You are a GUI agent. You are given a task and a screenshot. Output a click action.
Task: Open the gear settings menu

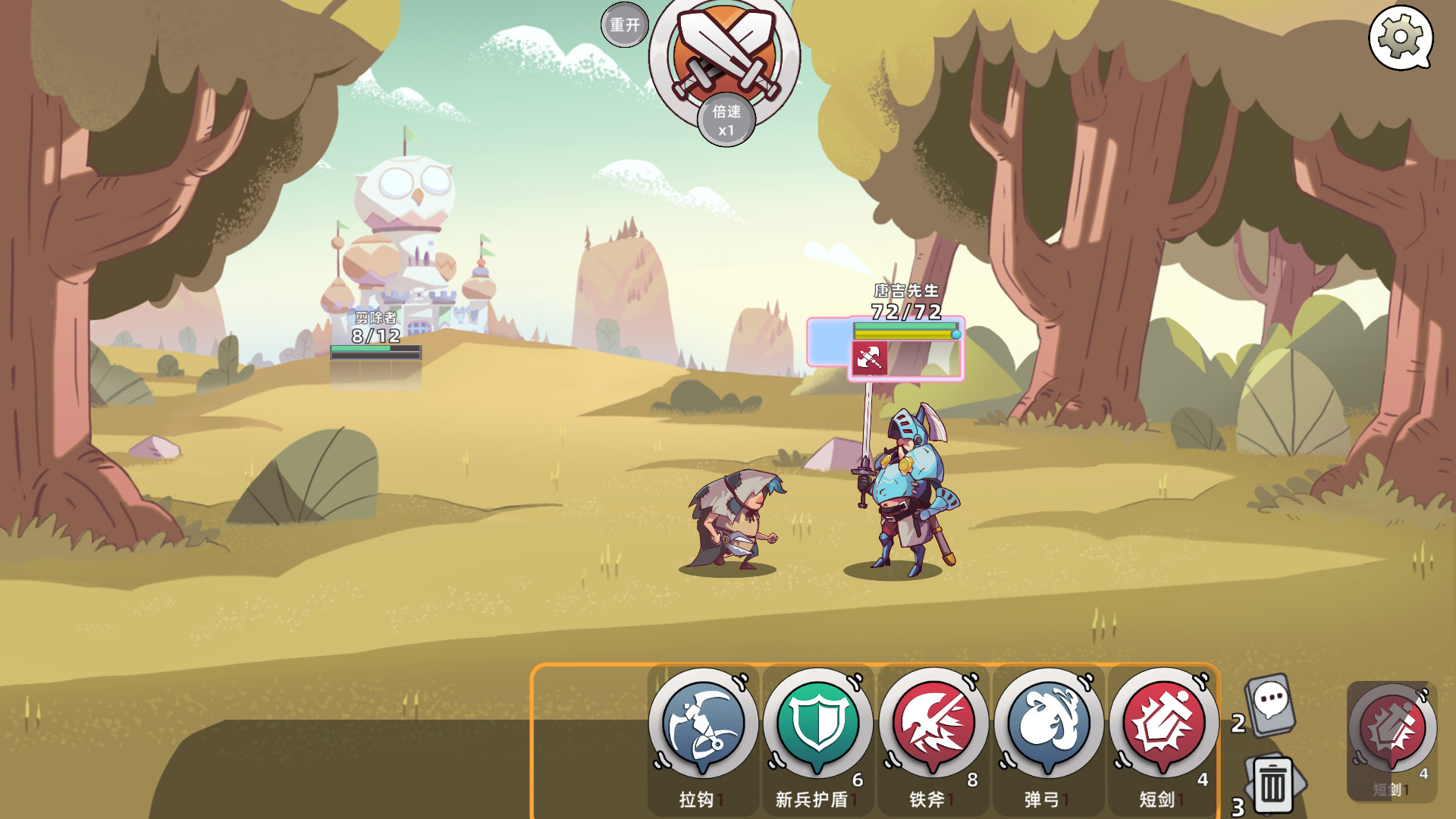pos(1400,36)
